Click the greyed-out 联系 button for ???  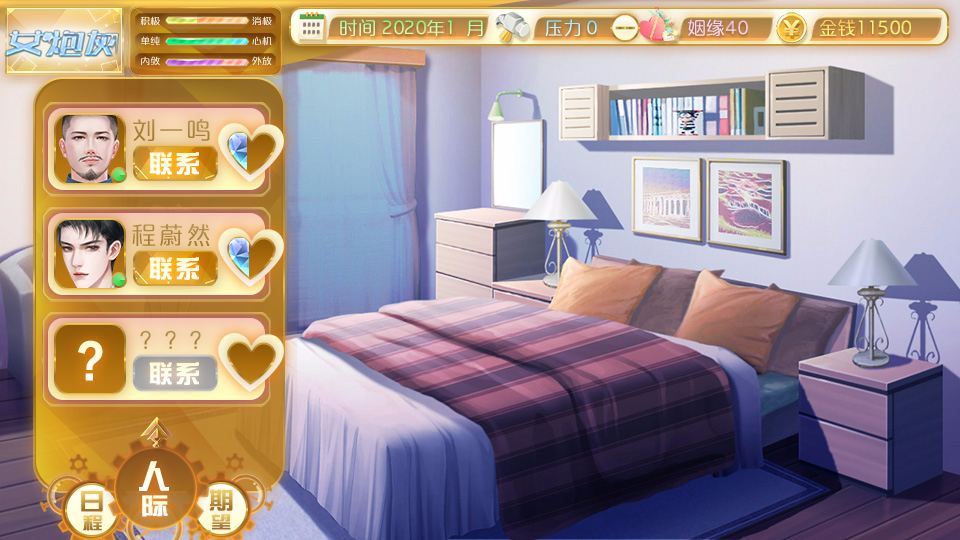175,373
